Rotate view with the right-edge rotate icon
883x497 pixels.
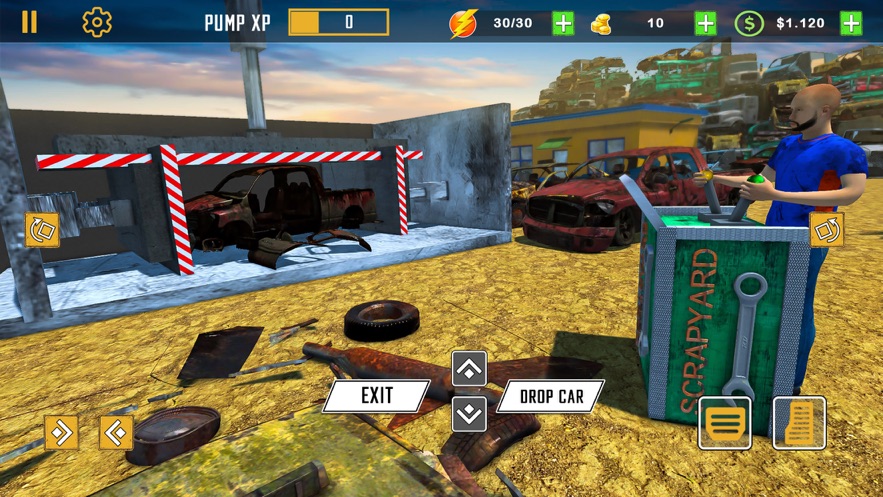827,229
